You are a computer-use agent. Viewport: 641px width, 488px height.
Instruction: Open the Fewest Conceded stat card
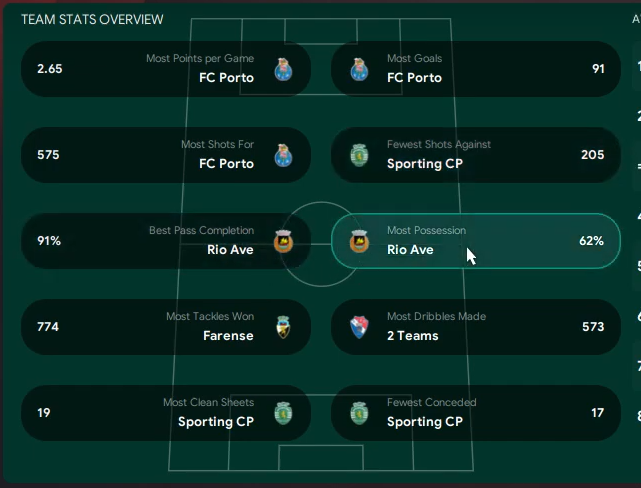(x=475, y=413)
